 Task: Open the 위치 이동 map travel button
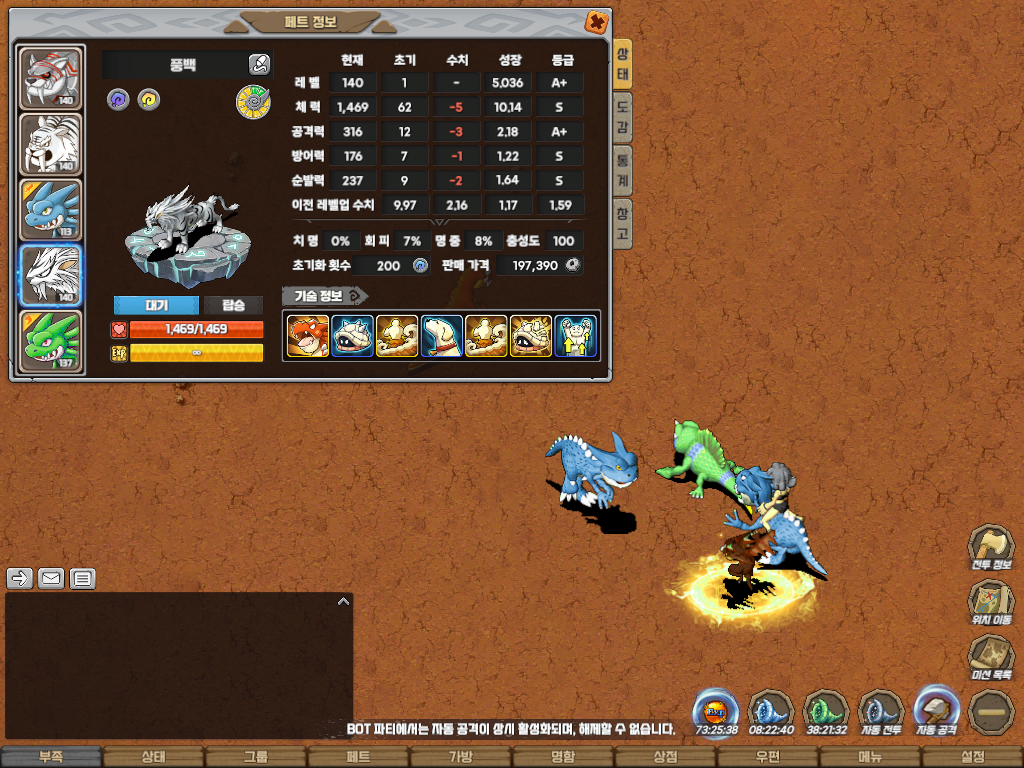coord(991,602)
